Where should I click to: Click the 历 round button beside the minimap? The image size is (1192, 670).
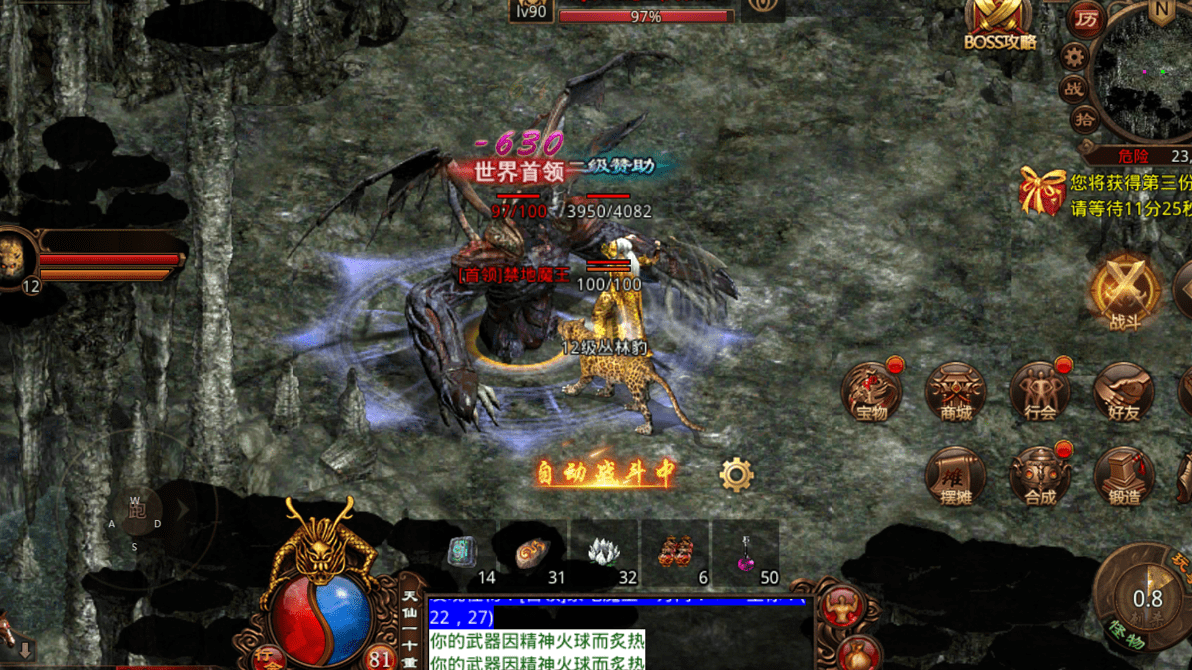click(x=1086, y=20)
